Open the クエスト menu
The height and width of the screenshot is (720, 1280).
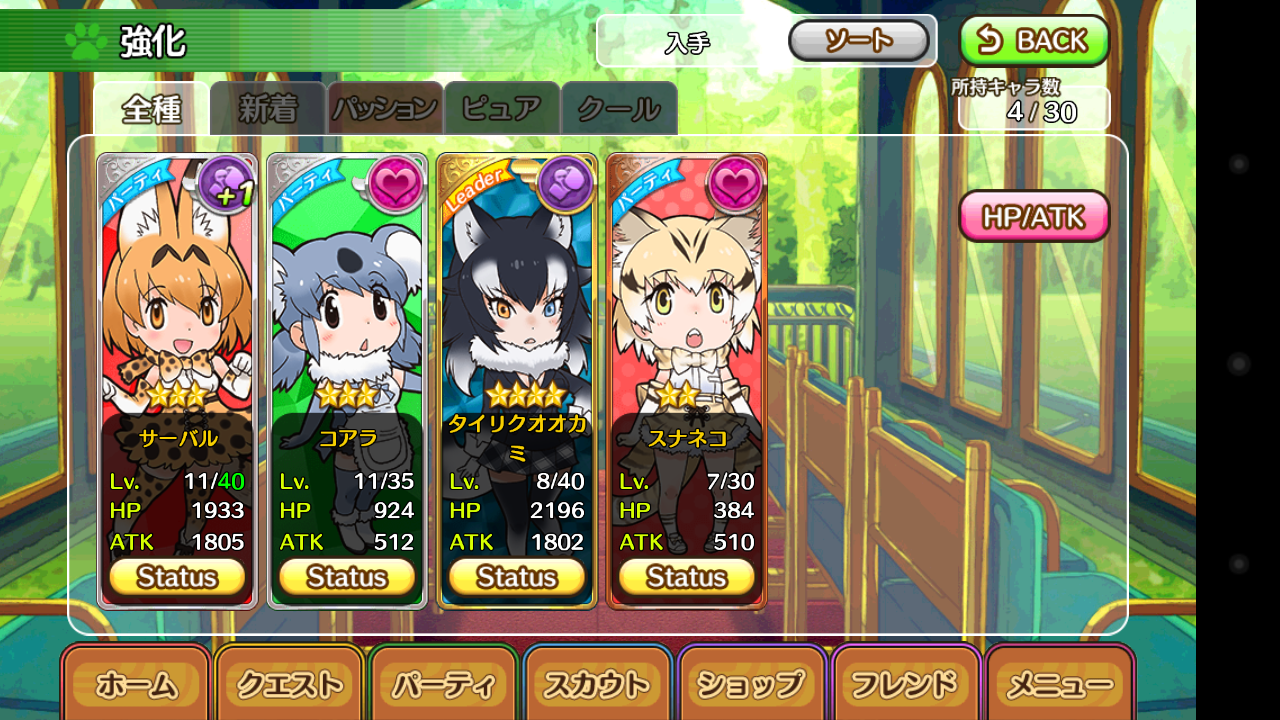tap(290, 685)
